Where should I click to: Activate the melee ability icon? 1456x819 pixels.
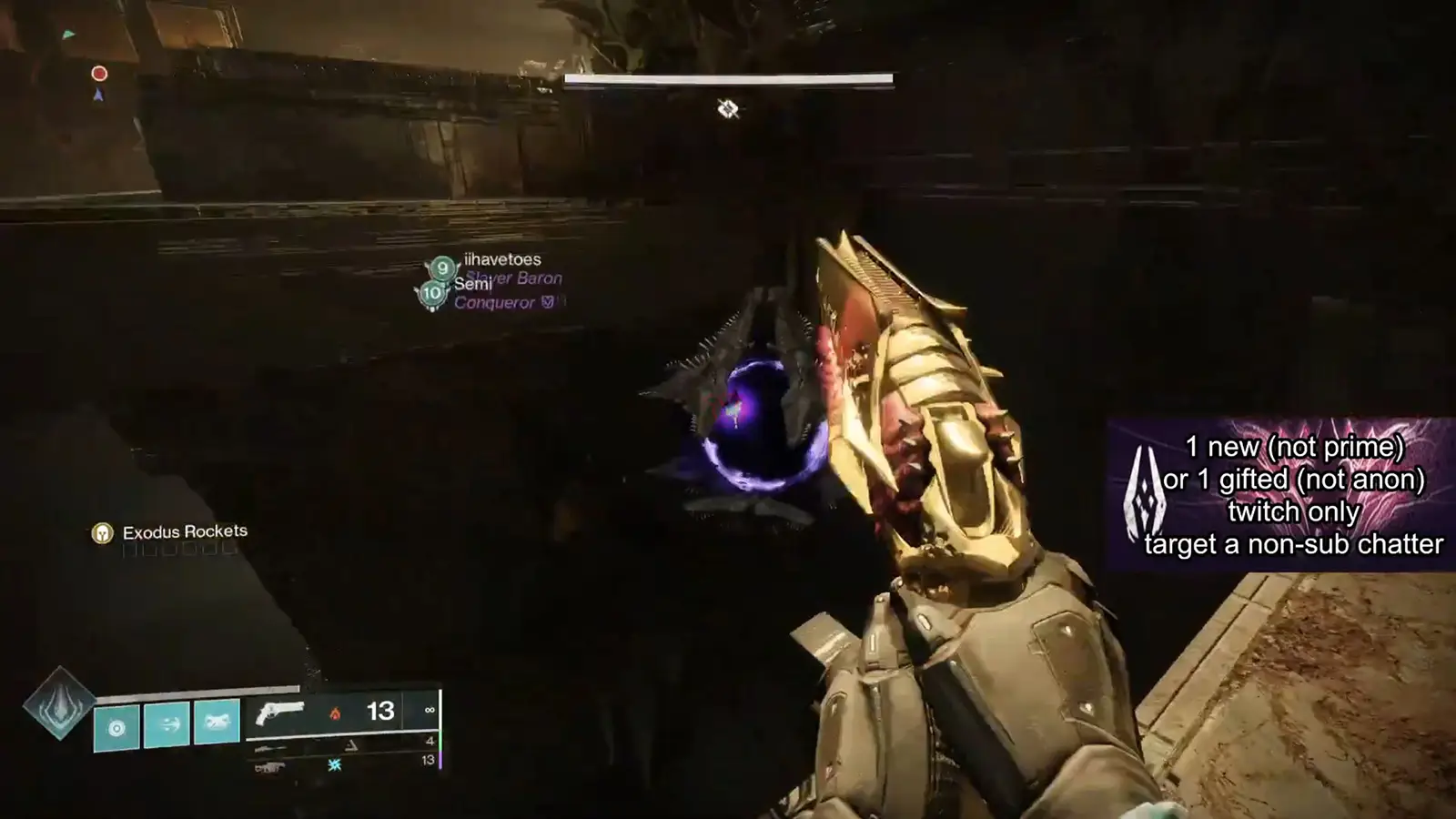tap(167, 724)
